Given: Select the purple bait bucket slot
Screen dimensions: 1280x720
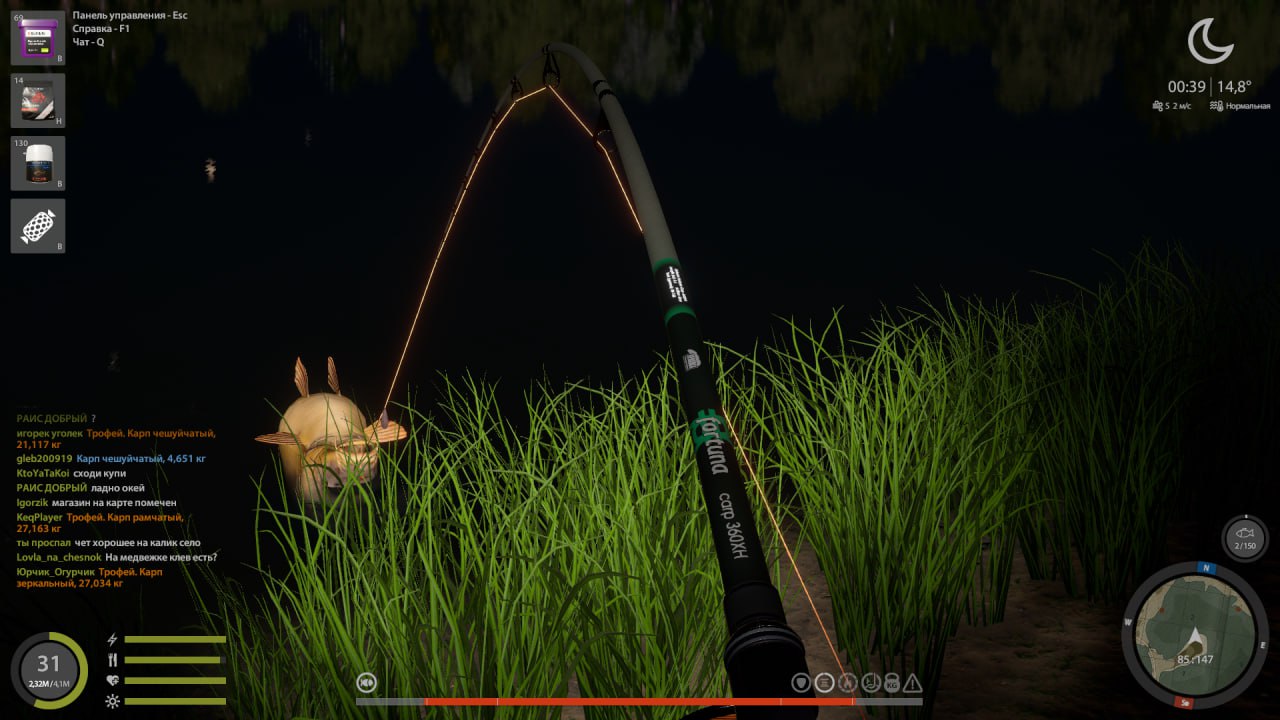Looking at the screenshot, I should [x=38, y=38].
